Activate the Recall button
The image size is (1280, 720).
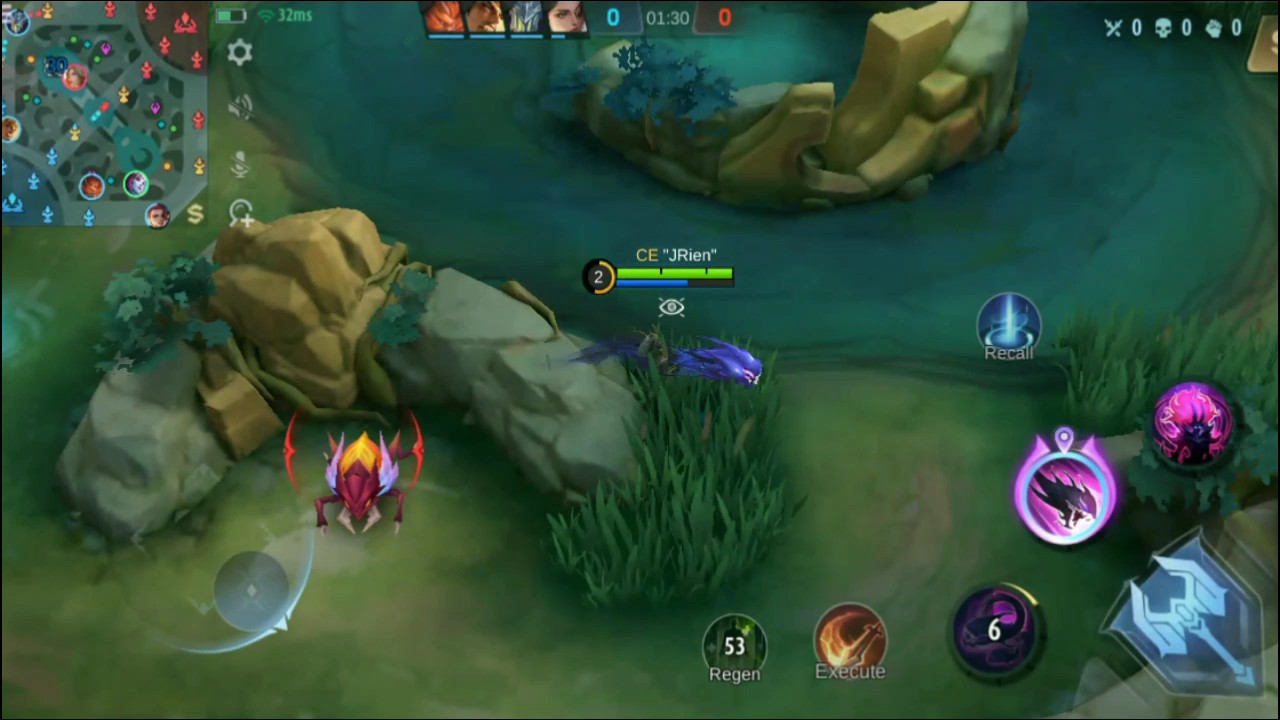coord(1008,327)
